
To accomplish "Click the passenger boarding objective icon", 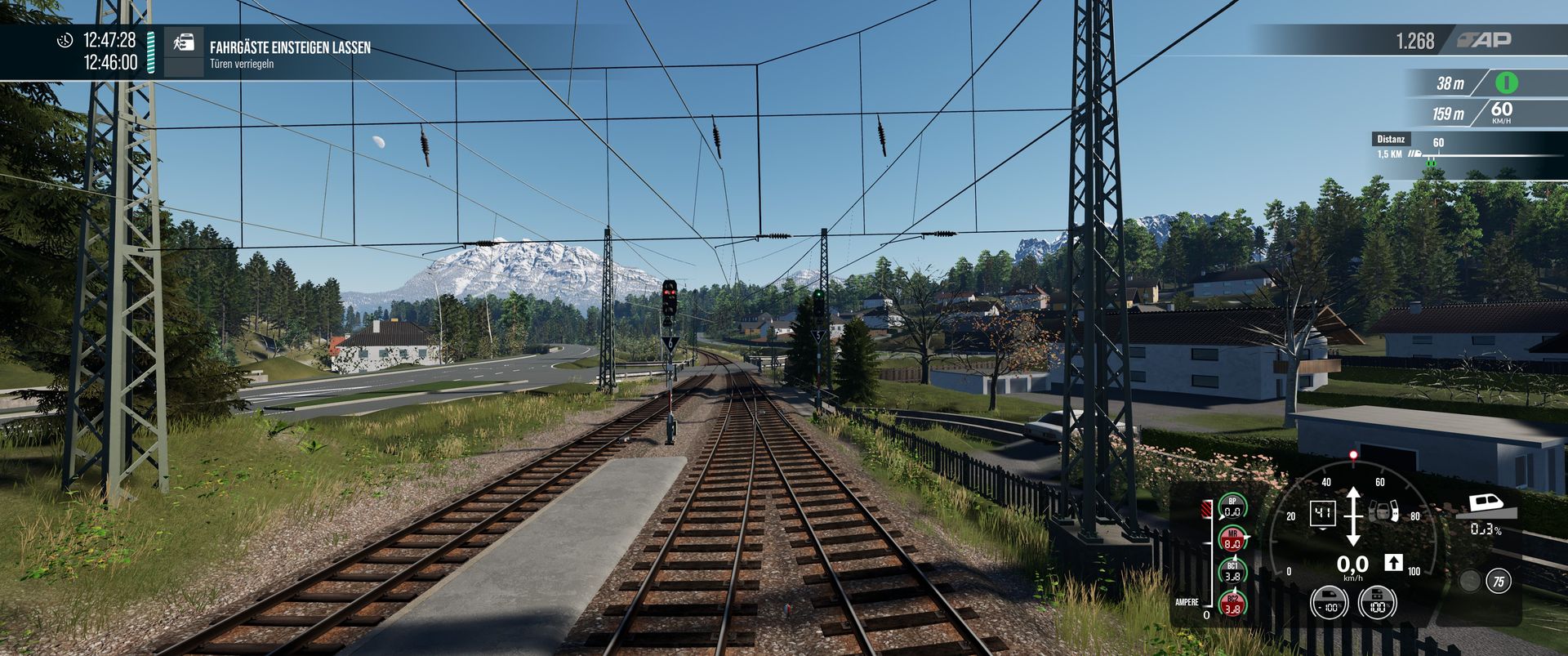I will point(184,43).
